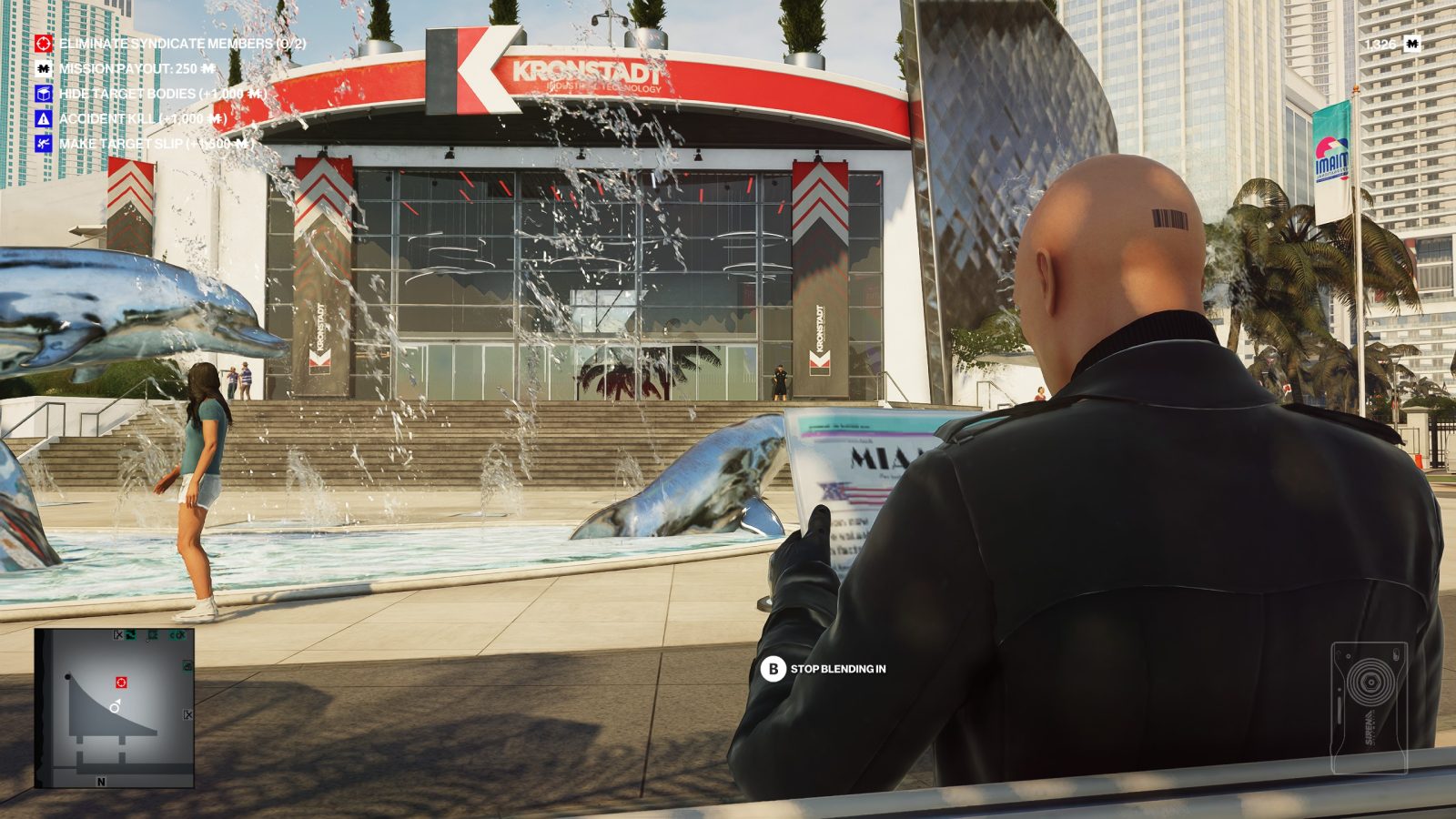The height and width of the screenshot is (819, 1456).
Task: Click the N compass marker under the minimap
Action: 101,781
